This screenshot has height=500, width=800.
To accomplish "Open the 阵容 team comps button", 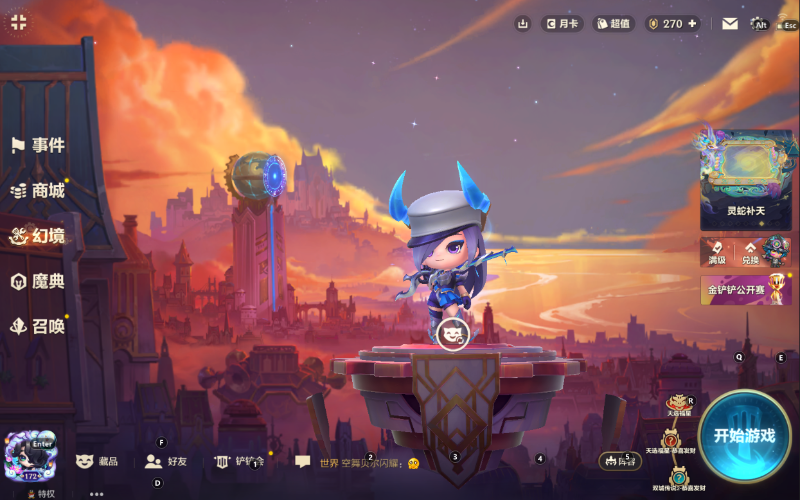I will pyautogui.click(x=620, y=461).
